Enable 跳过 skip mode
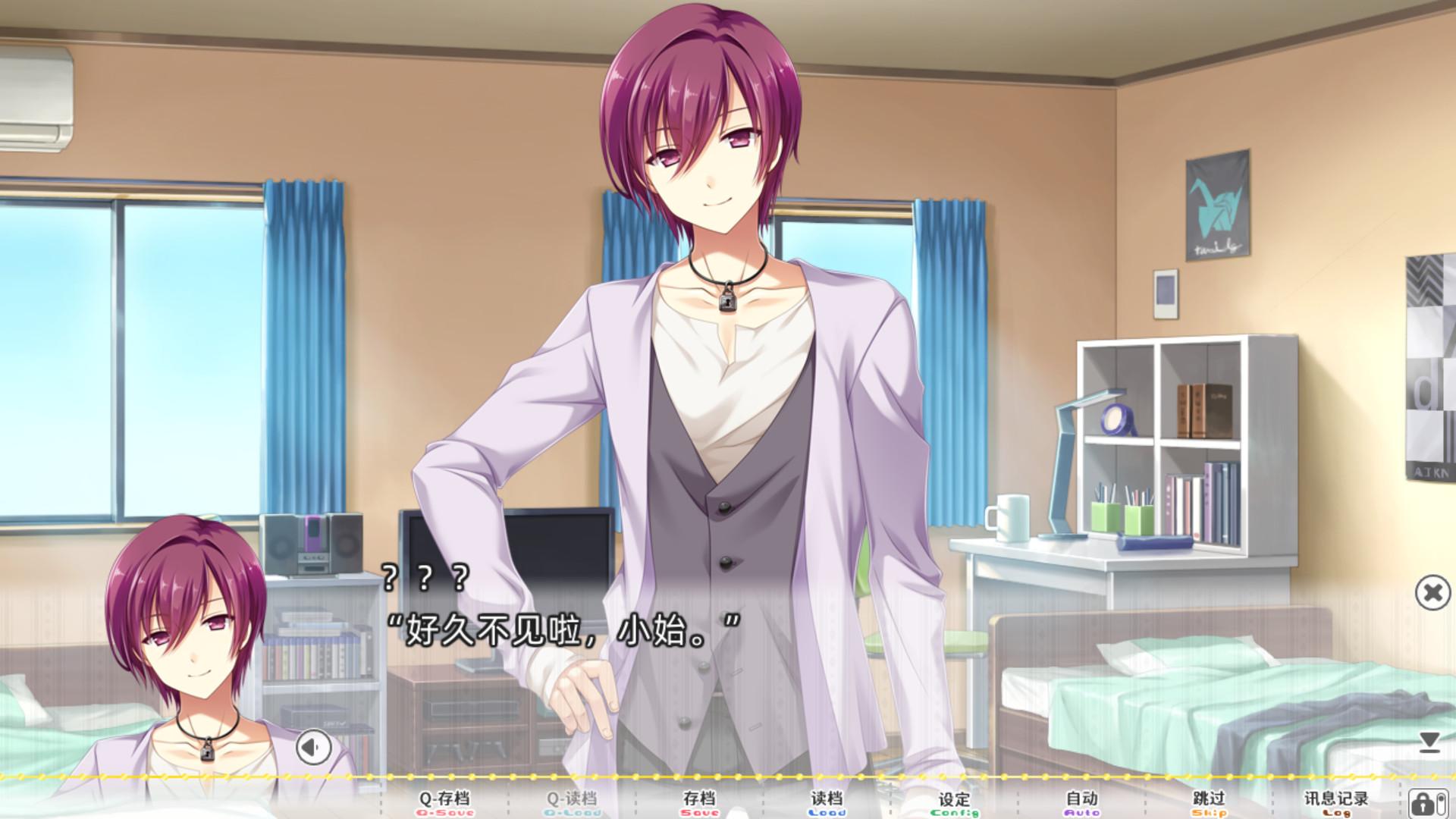Viewport: 1456px width, 819px height. point(1209,800)
